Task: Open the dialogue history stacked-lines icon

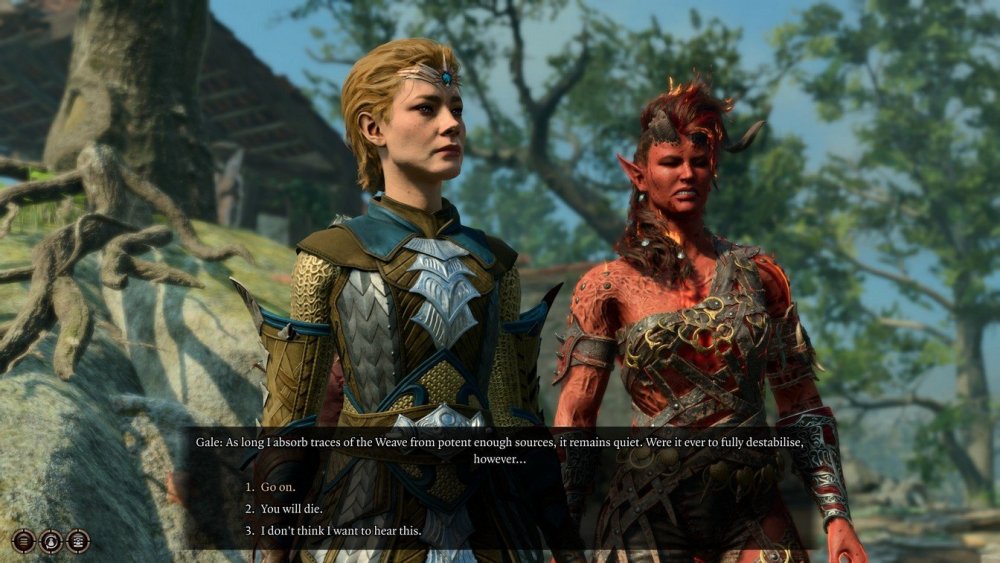Action: 23,541
